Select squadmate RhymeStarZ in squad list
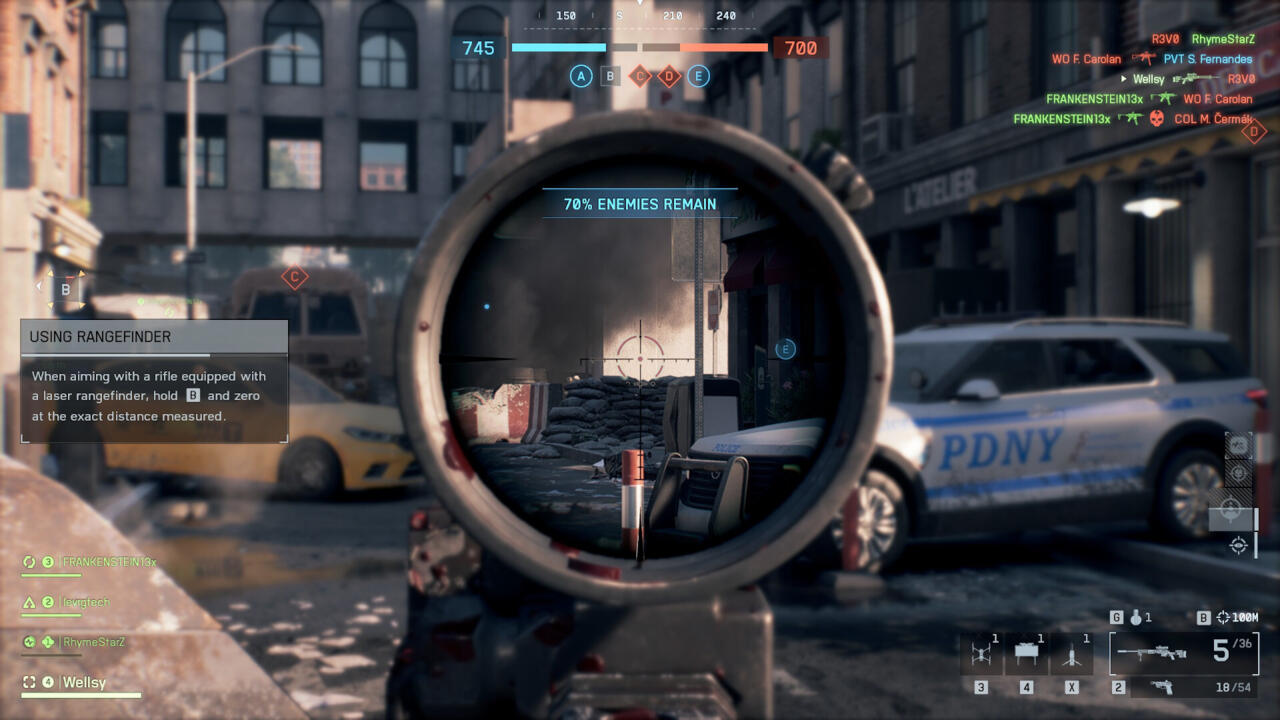 (93, 642)
